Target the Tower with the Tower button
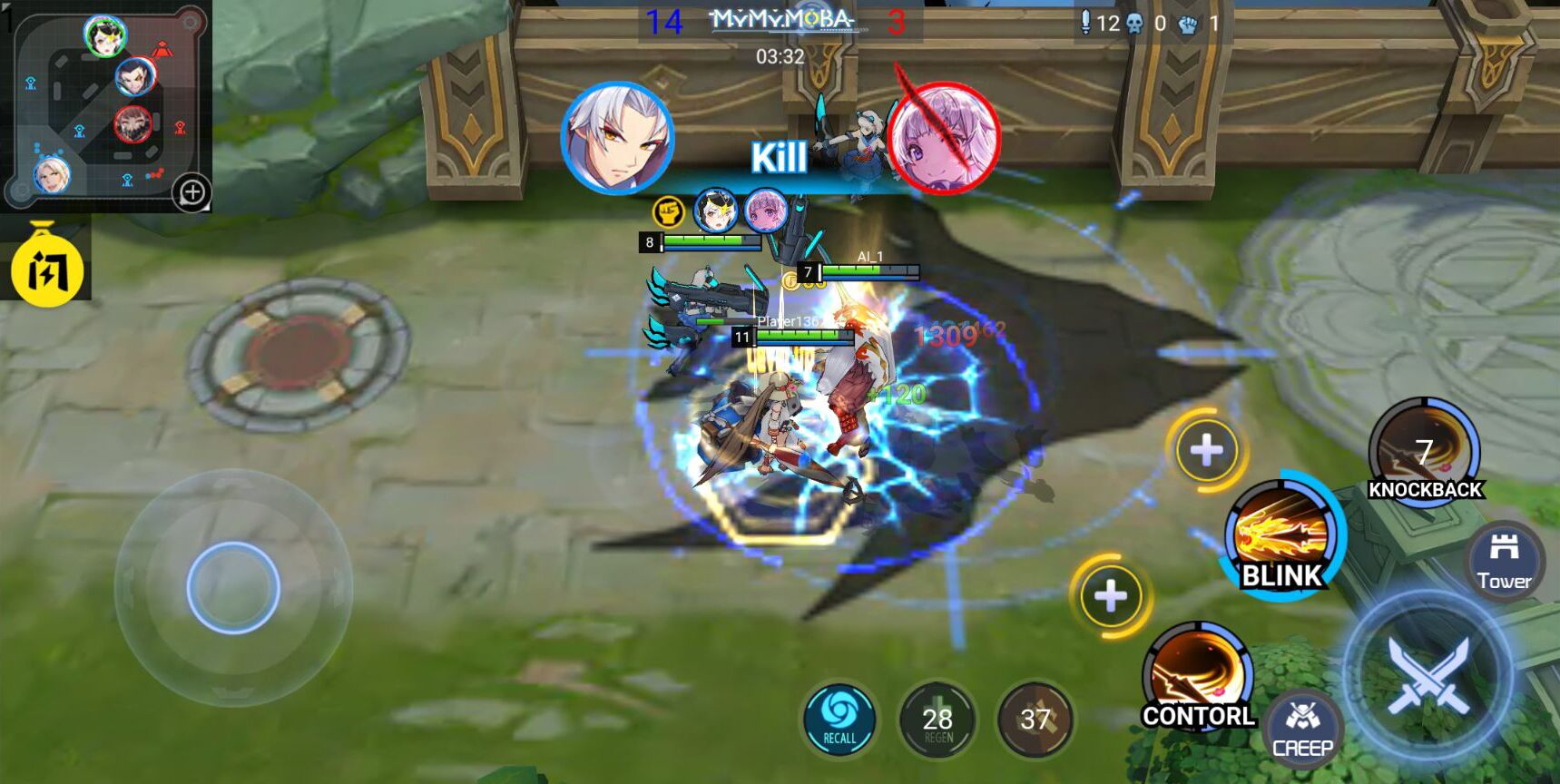Image resolution: width=1560 pixels, height=784 pixels. click(1504, 560)
